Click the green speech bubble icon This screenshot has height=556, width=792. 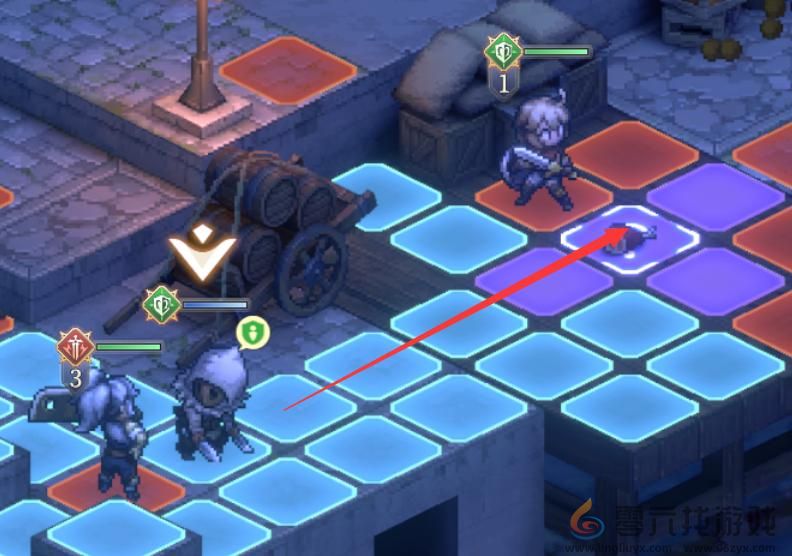252,331
